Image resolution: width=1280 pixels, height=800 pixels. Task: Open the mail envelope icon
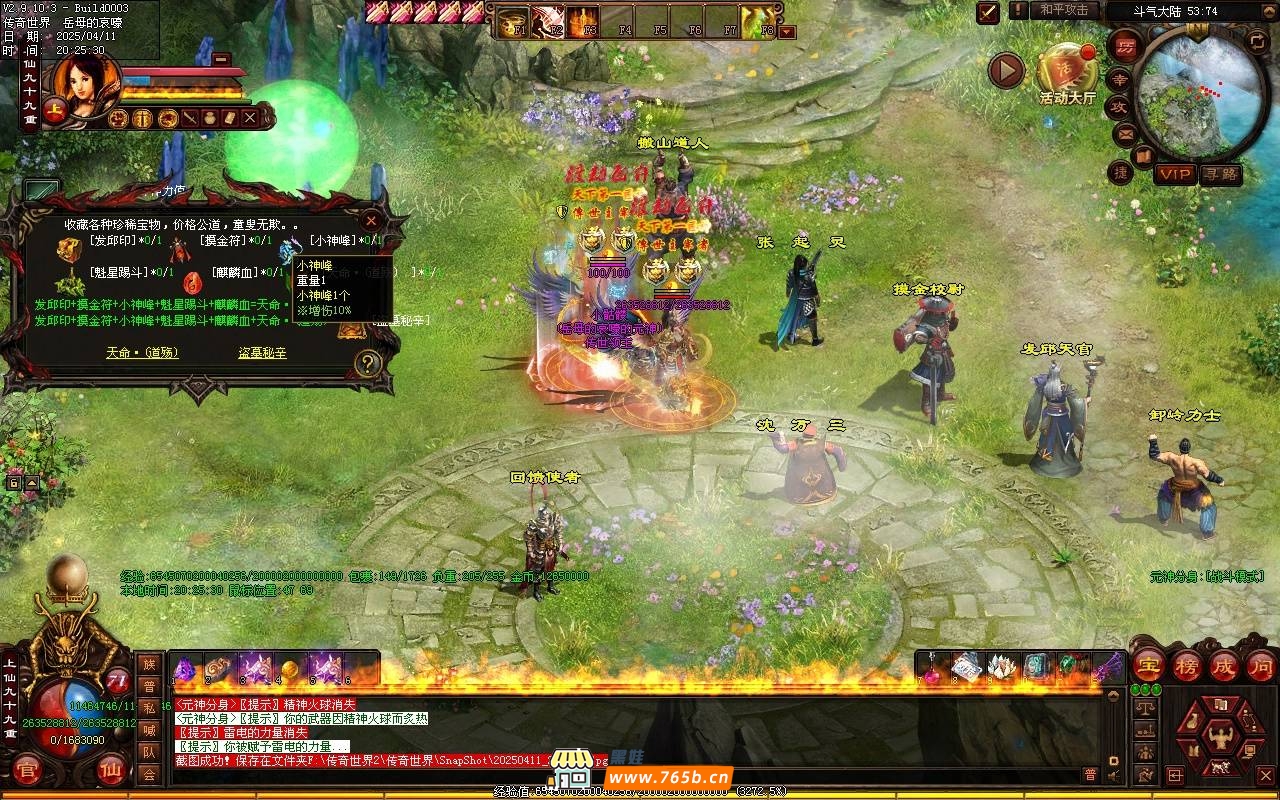pos(1125,133)
